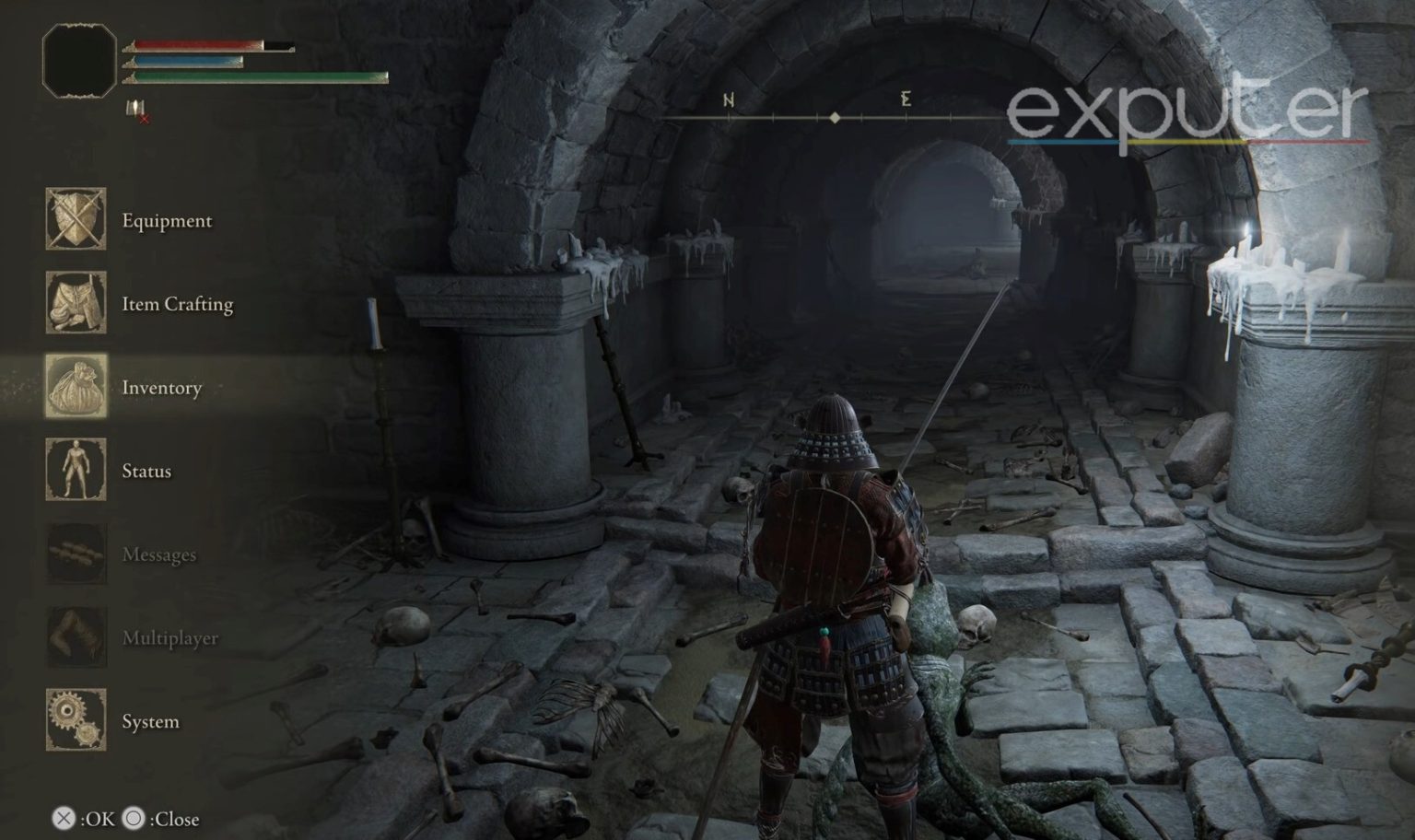The height and width of the screenshot is (840, 1415).
Task: Expand the Equipment menu entry
Action: (166, 221)
